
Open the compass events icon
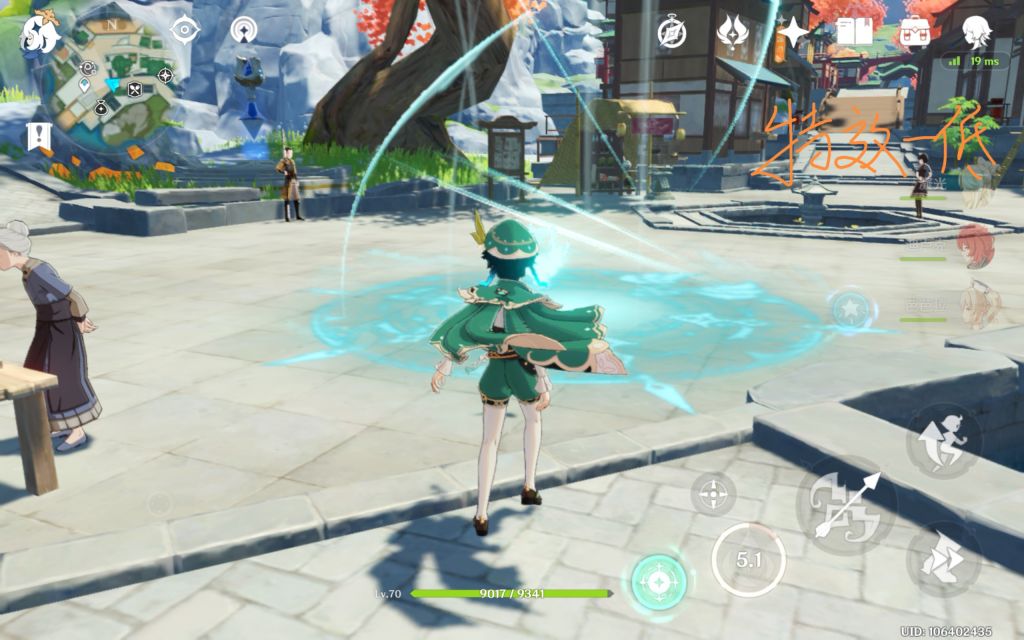tap(671, 32)
